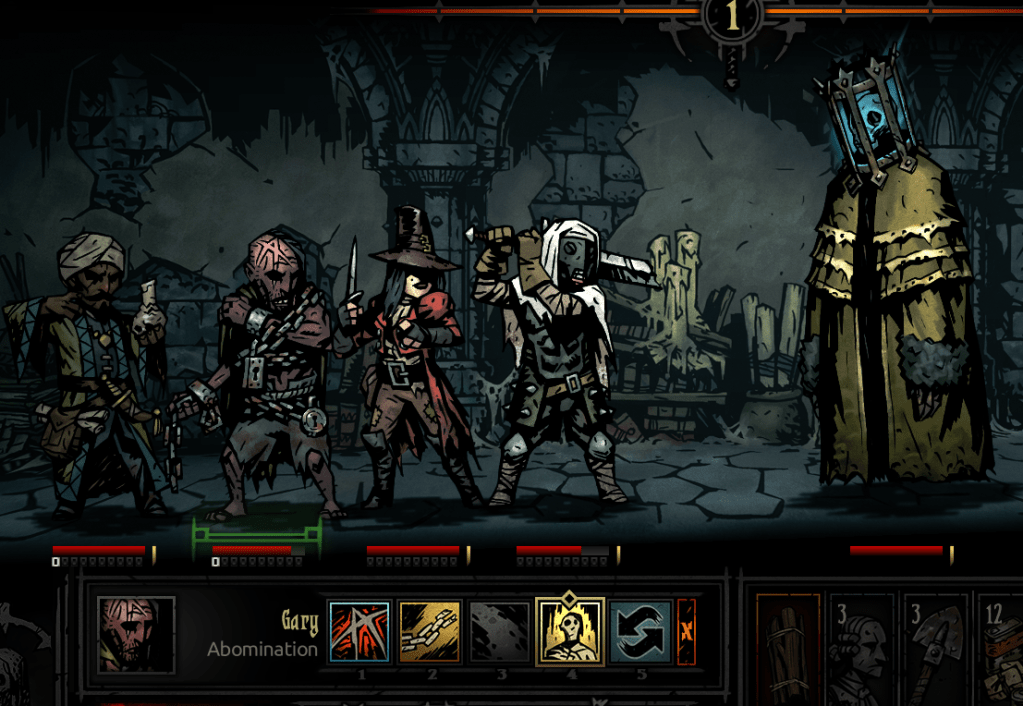This screenshot has width=1023, height=706.
Task: Click the orange pass turn button
Action: 686,632
